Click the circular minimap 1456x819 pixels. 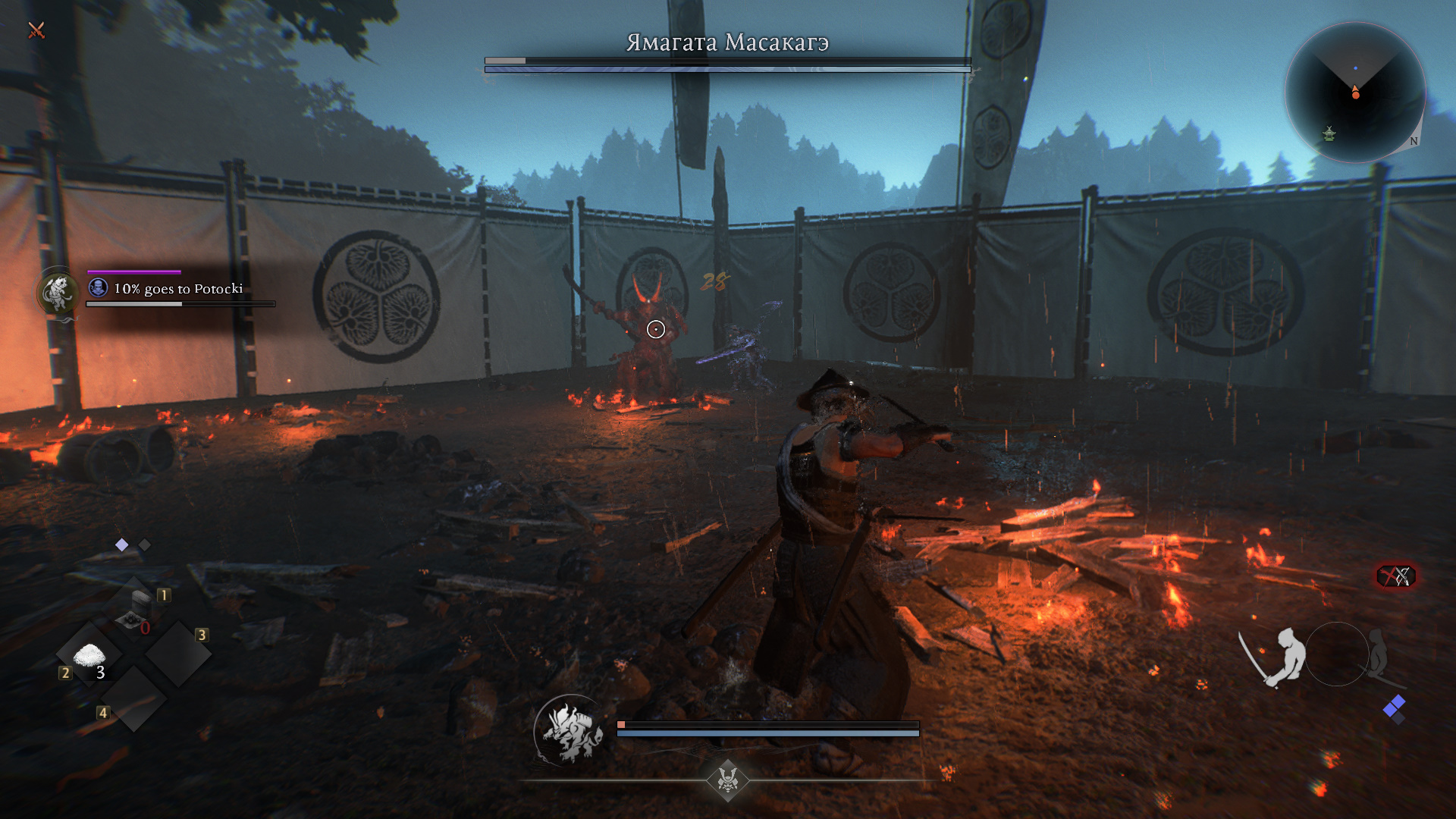point(1355,93)
